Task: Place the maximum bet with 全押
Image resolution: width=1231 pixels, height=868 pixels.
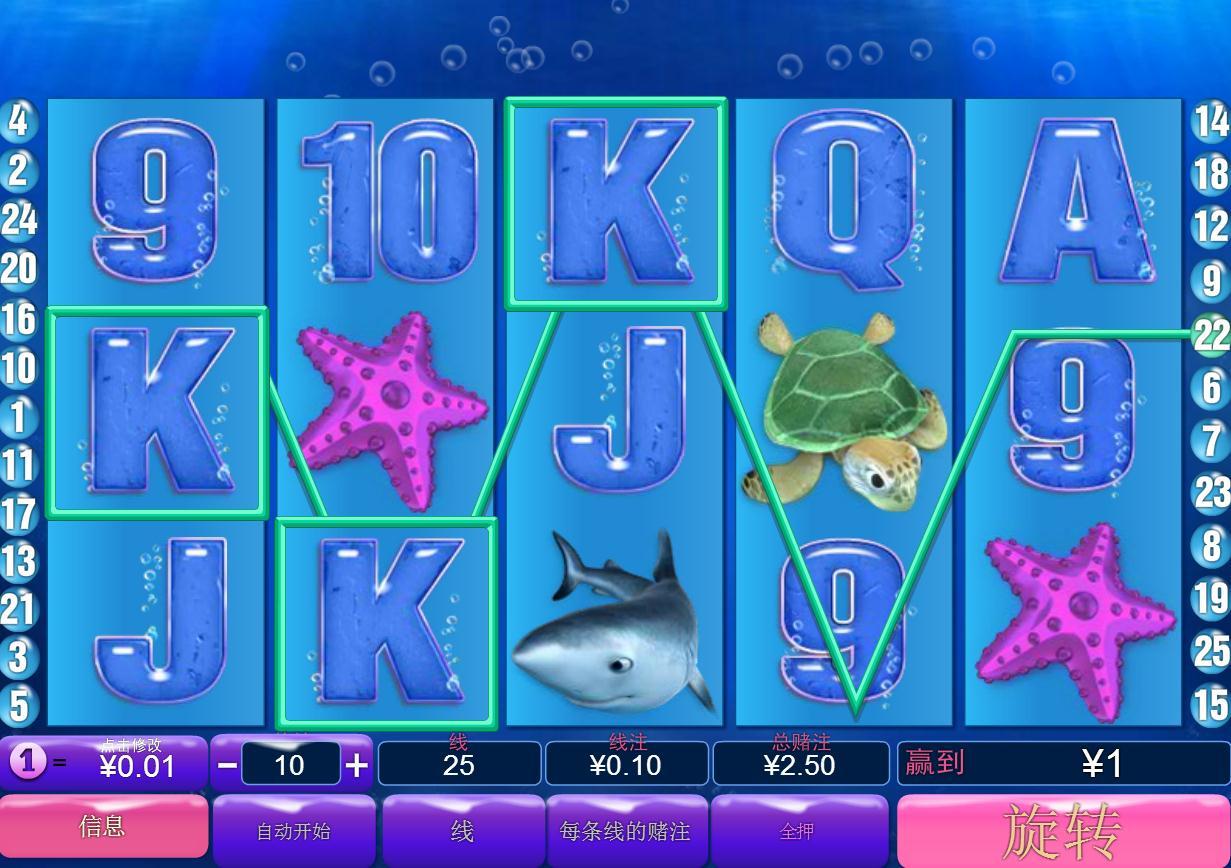Action: [x=796, y=831]
